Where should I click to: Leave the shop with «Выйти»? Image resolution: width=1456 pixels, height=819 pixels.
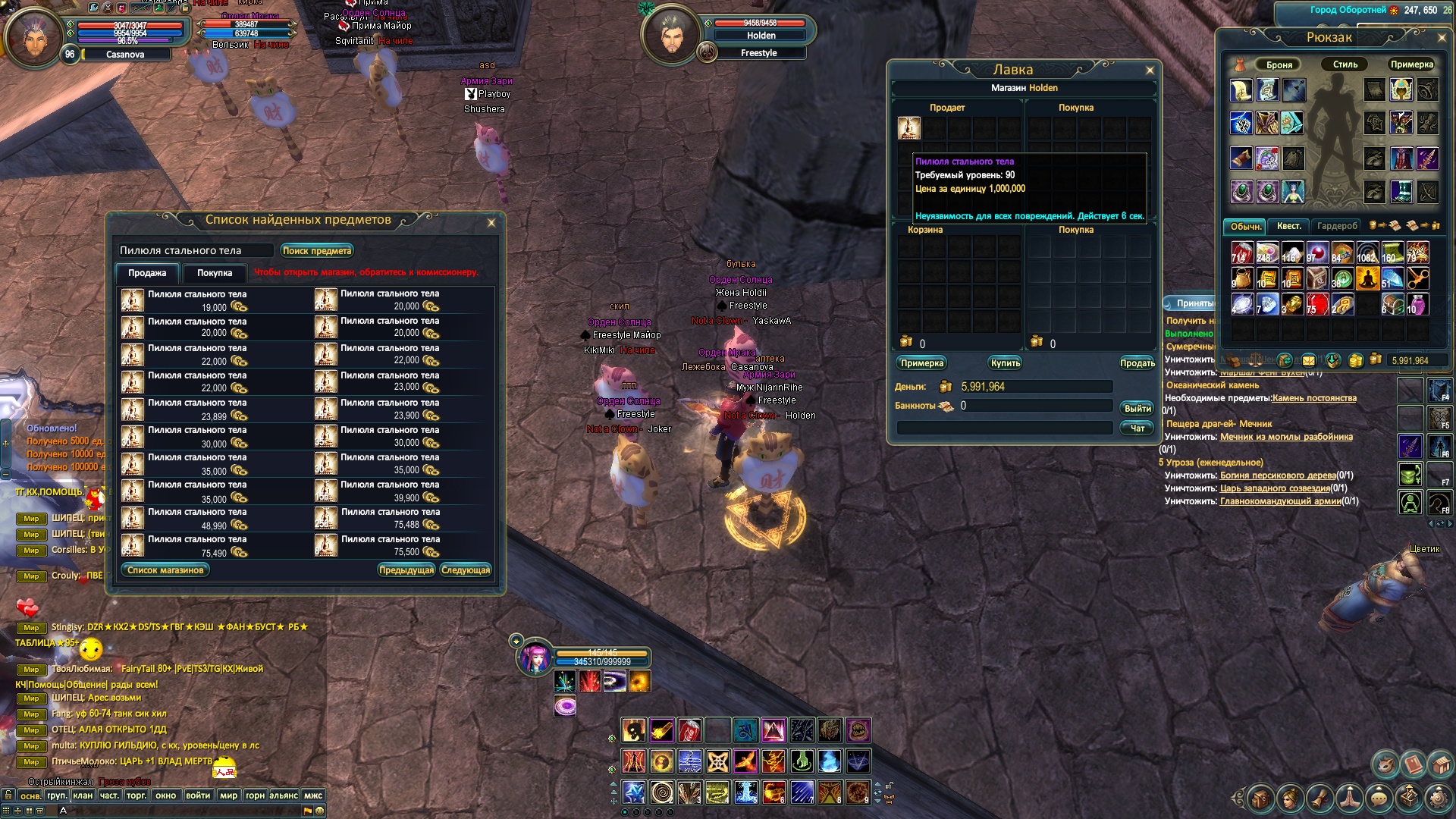coord(1137,408)
